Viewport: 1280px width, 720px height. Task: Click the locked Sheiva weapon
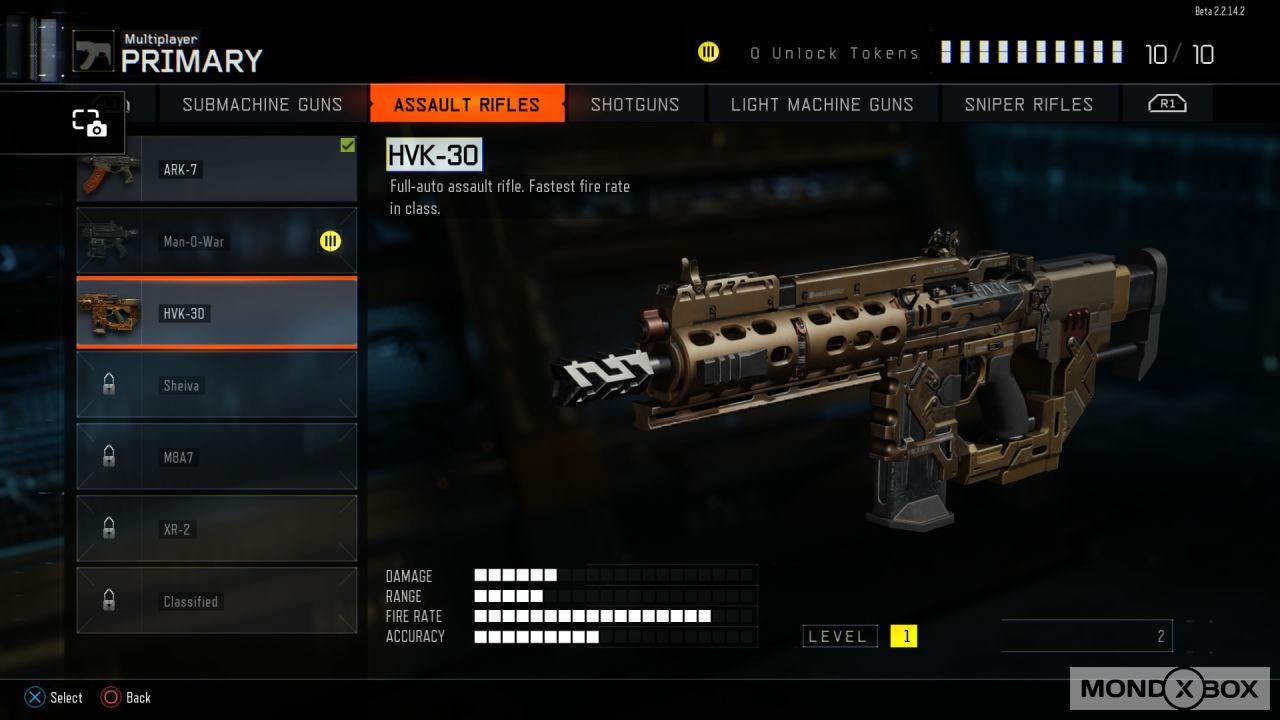click(x=217, y=385)
